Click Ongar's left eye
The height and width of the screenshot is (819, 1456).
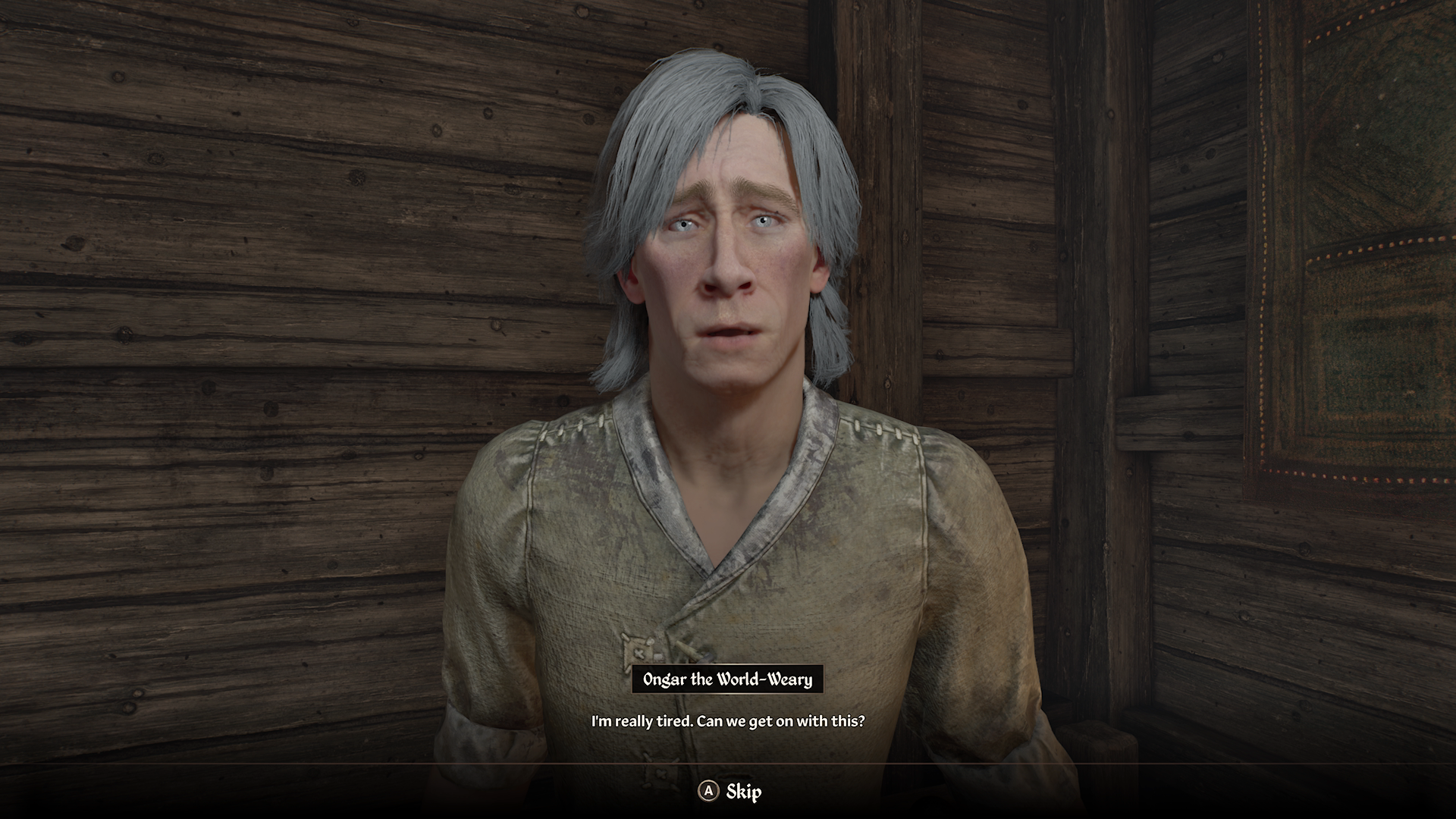pyautogui.click(x=766, y=220)
